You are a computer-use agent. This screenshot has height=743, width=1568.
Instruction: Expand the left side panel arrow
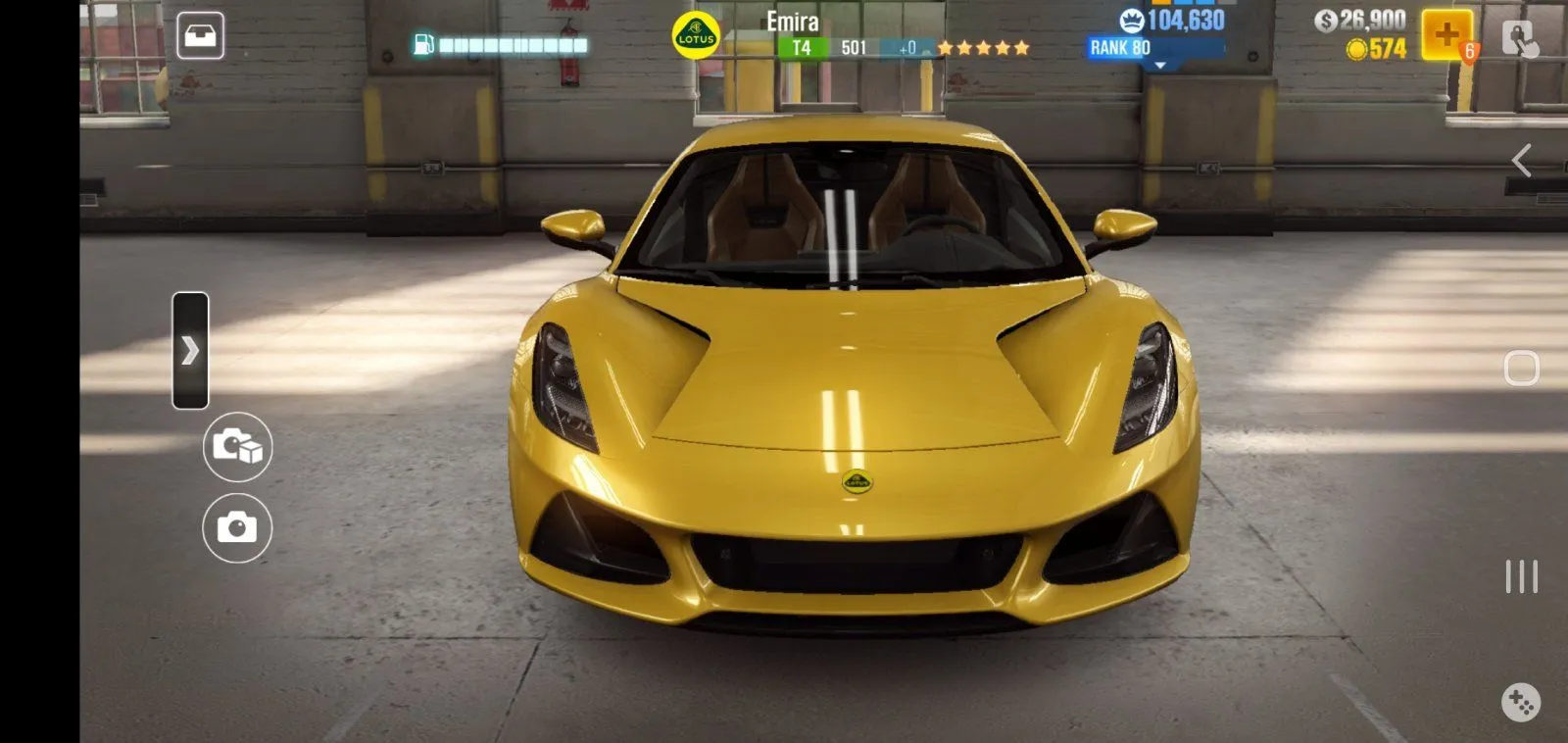(192, 350)
